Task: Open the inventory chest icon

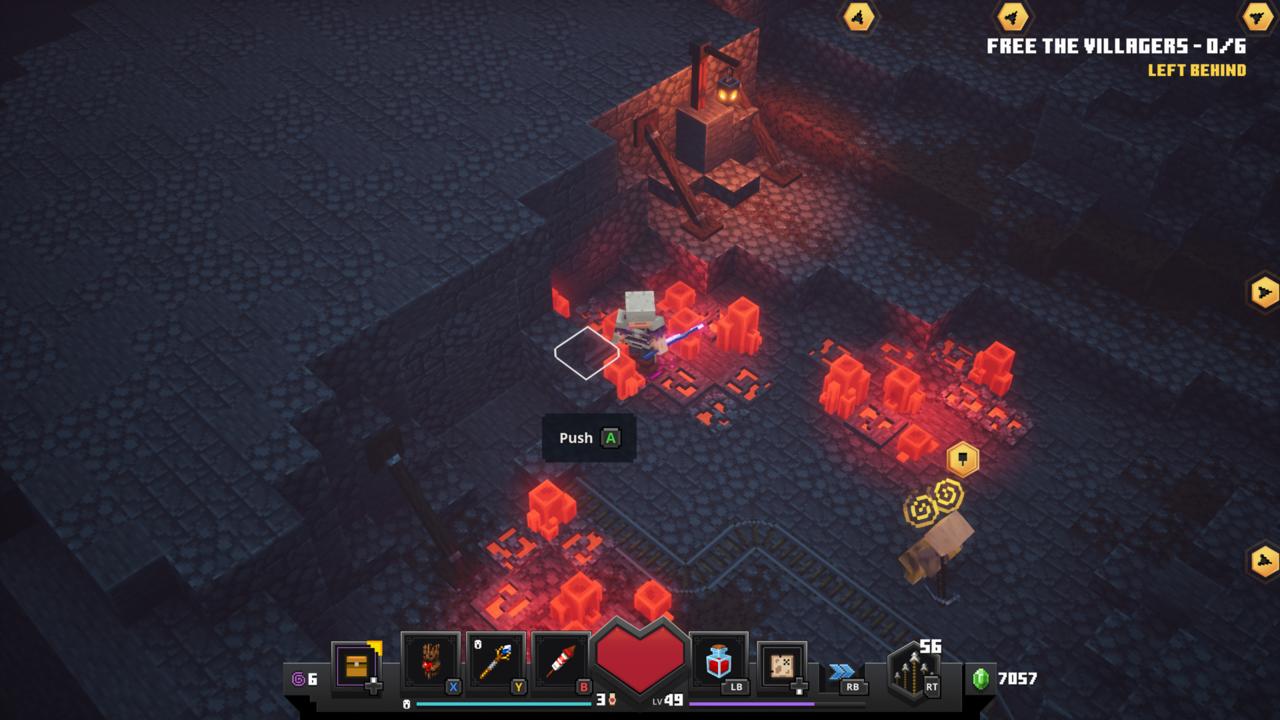Action: (x=356, y=666)
